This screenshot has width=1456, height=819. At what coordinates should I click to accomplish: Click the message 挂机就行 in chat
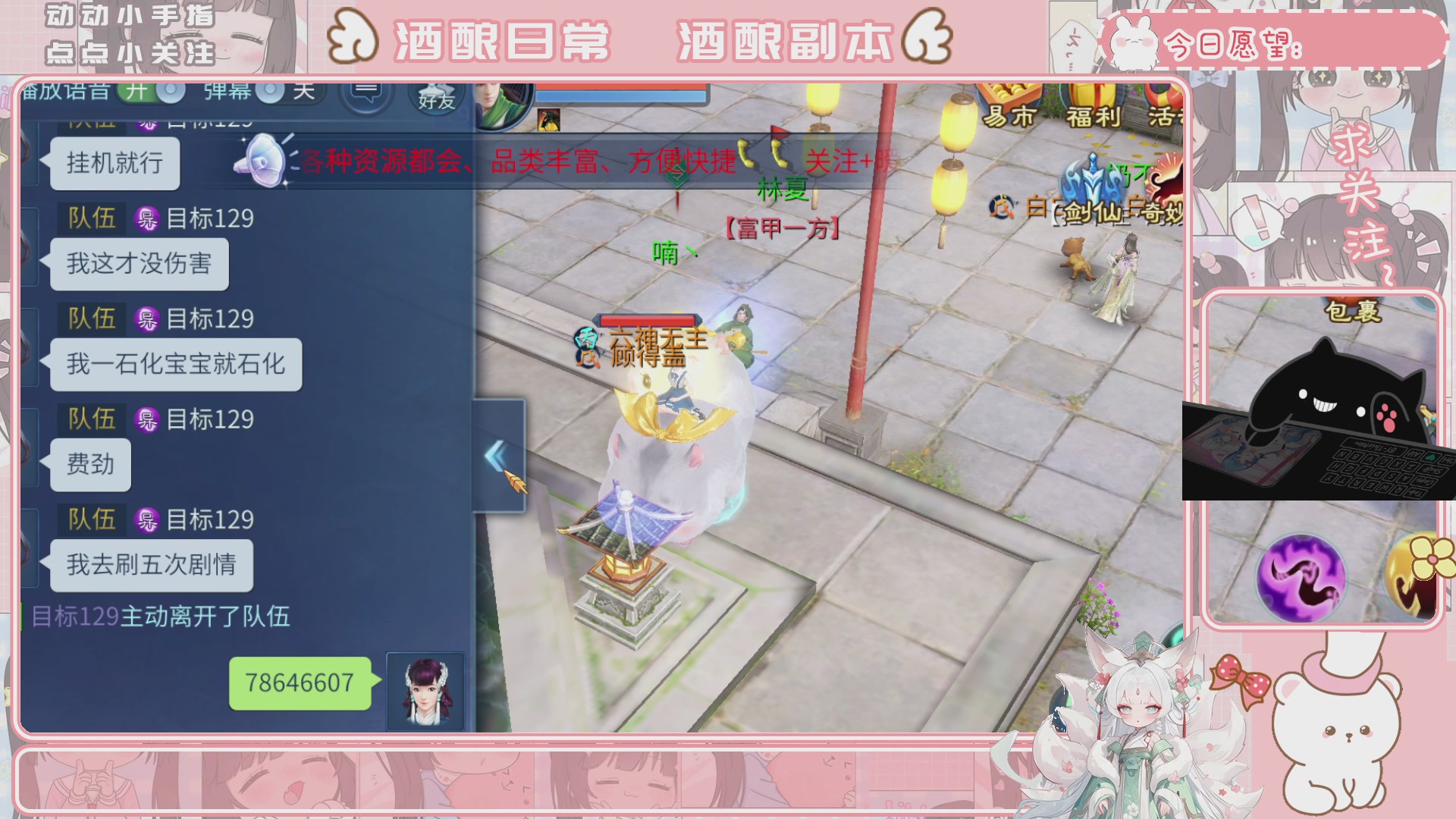(x=115, y=163)
